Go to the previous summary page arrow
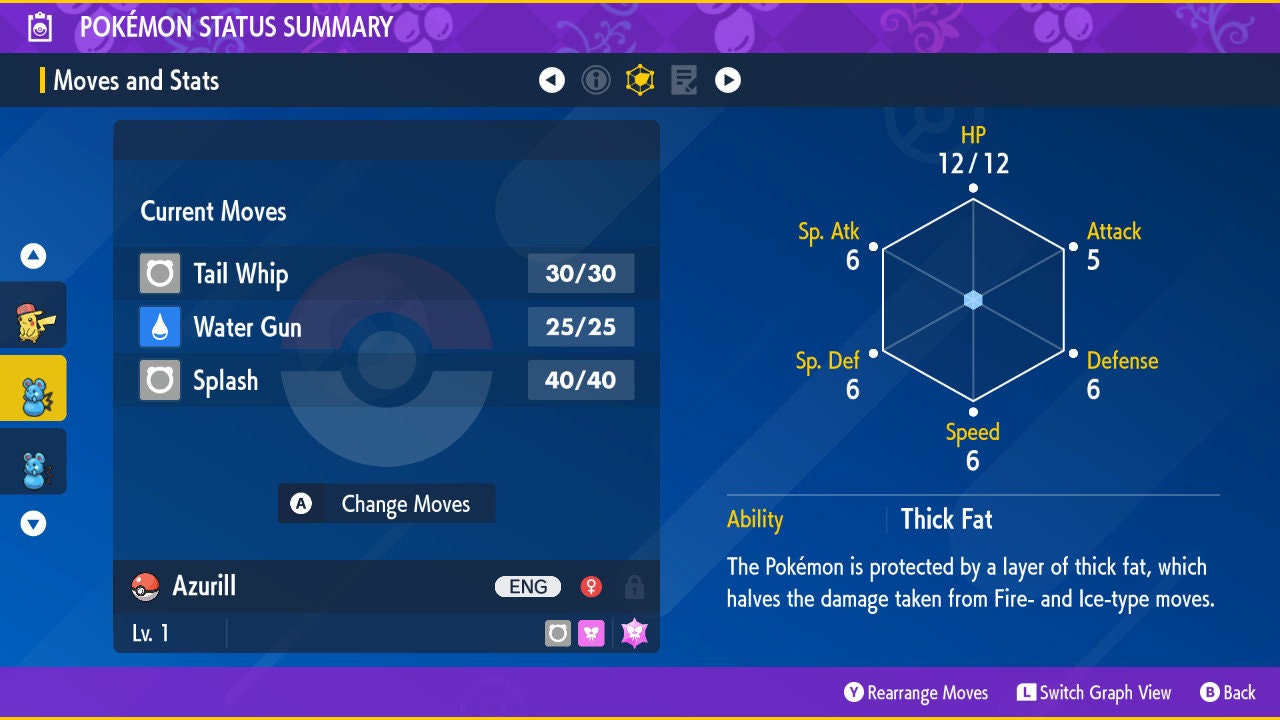Screen dimensions: 1280x720 [x=552, y=80]
